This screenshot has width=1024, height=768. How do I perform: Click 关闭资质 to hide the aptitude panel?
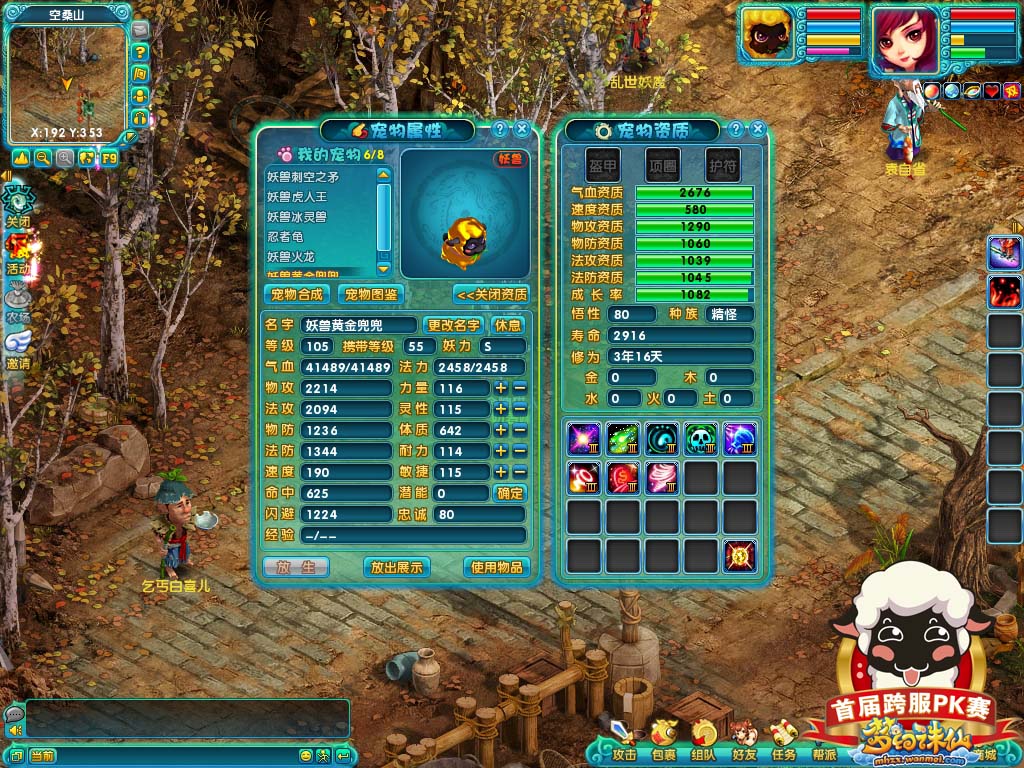[x=490, y=294]
